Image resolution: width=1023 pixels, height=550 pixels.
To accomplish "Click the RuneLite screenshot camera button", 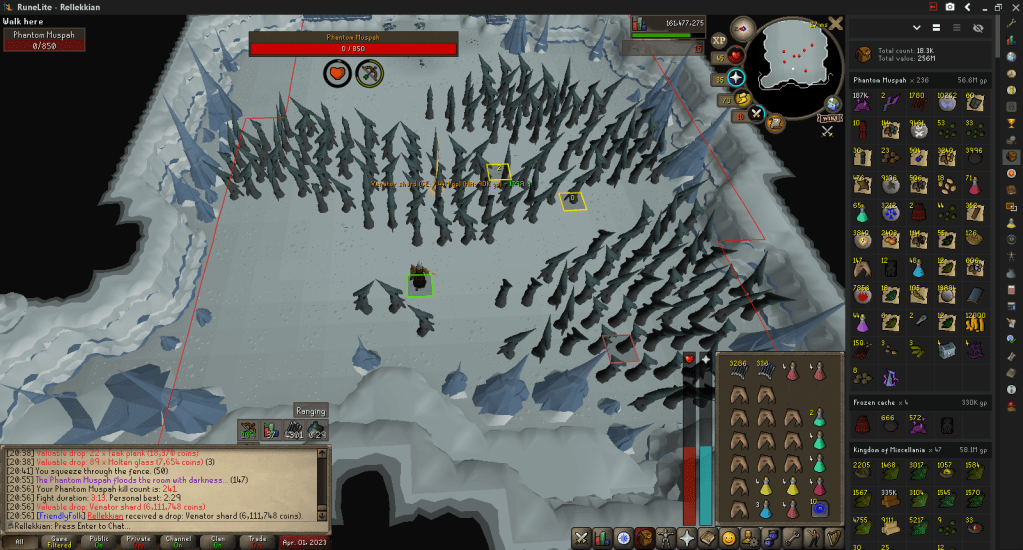I will [x=949, y=6].
